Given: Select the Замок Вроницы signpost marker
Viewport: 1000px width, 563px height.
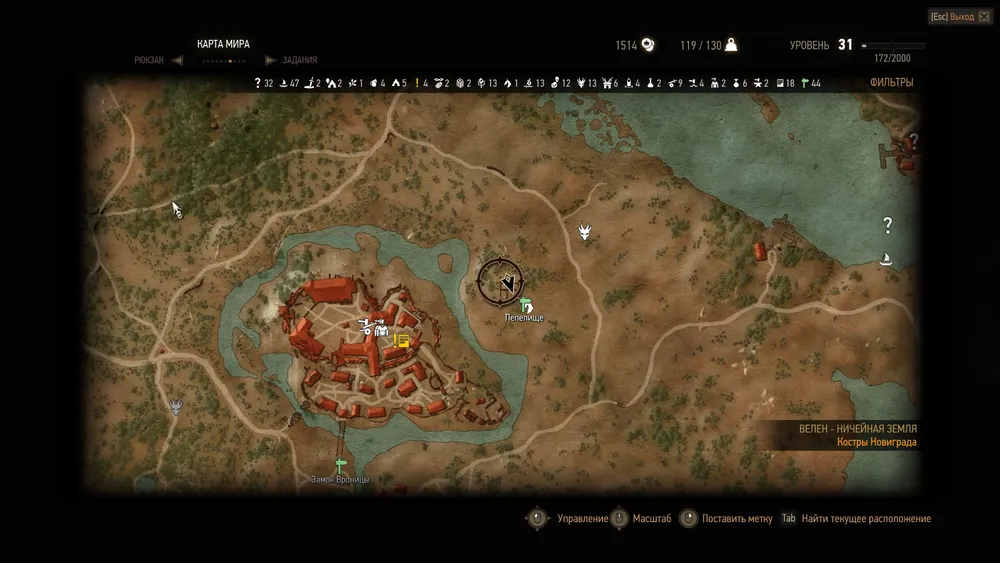Looking at the screenshot, I should (x=341, y=465).
